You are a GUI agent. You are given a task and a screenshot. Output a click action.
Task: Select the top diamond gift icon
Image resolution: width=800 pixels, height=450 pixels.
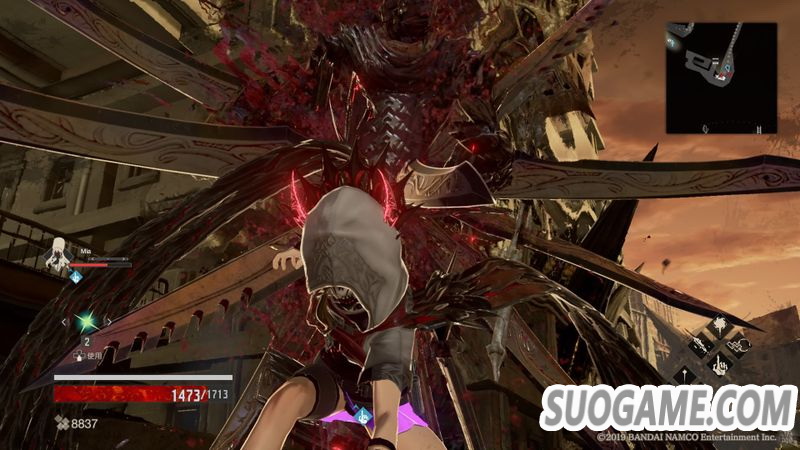pos(720,325)
